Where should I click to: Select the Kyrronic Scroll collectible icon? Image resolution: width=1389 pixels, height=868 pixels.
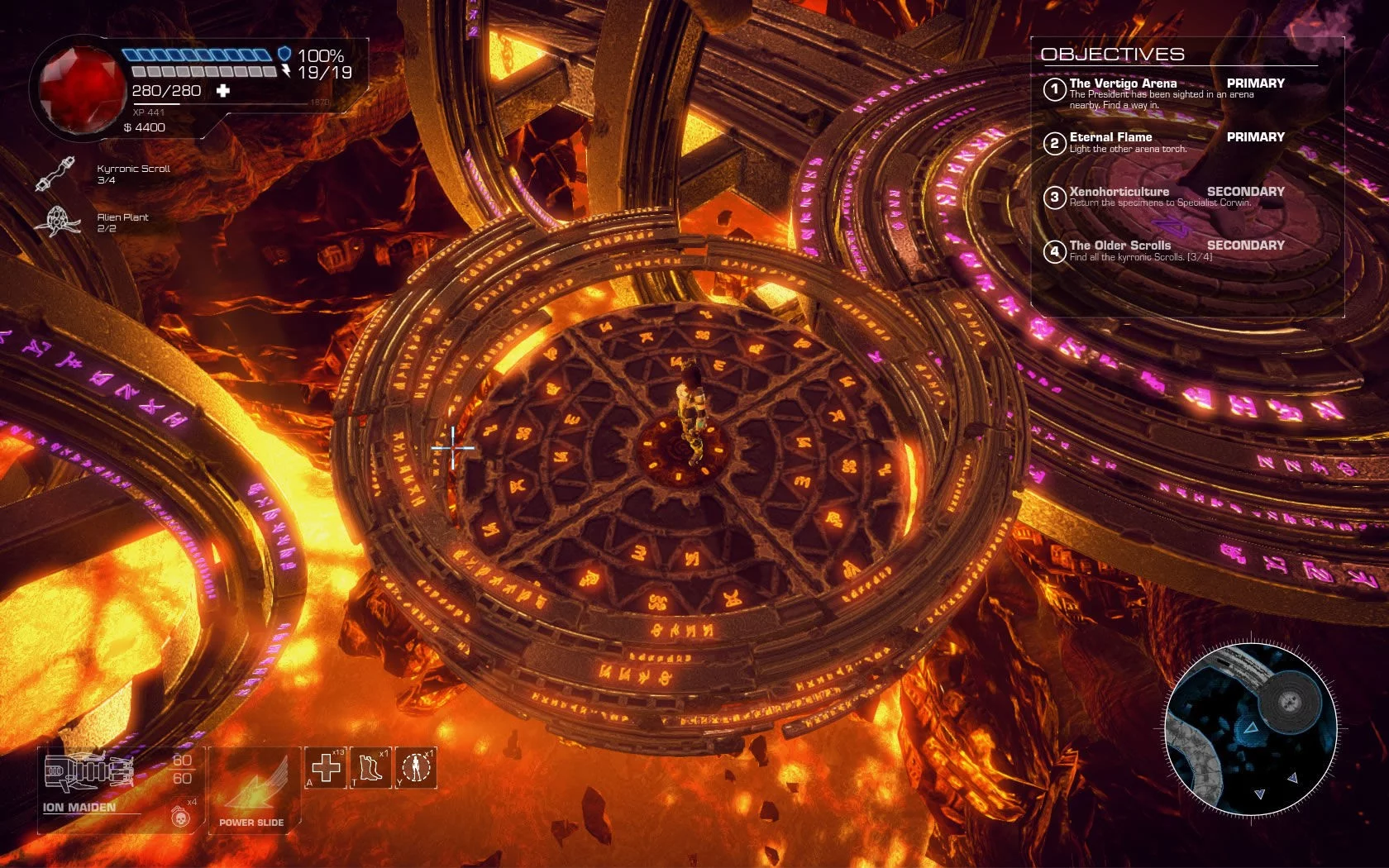[x=56, y=174]
